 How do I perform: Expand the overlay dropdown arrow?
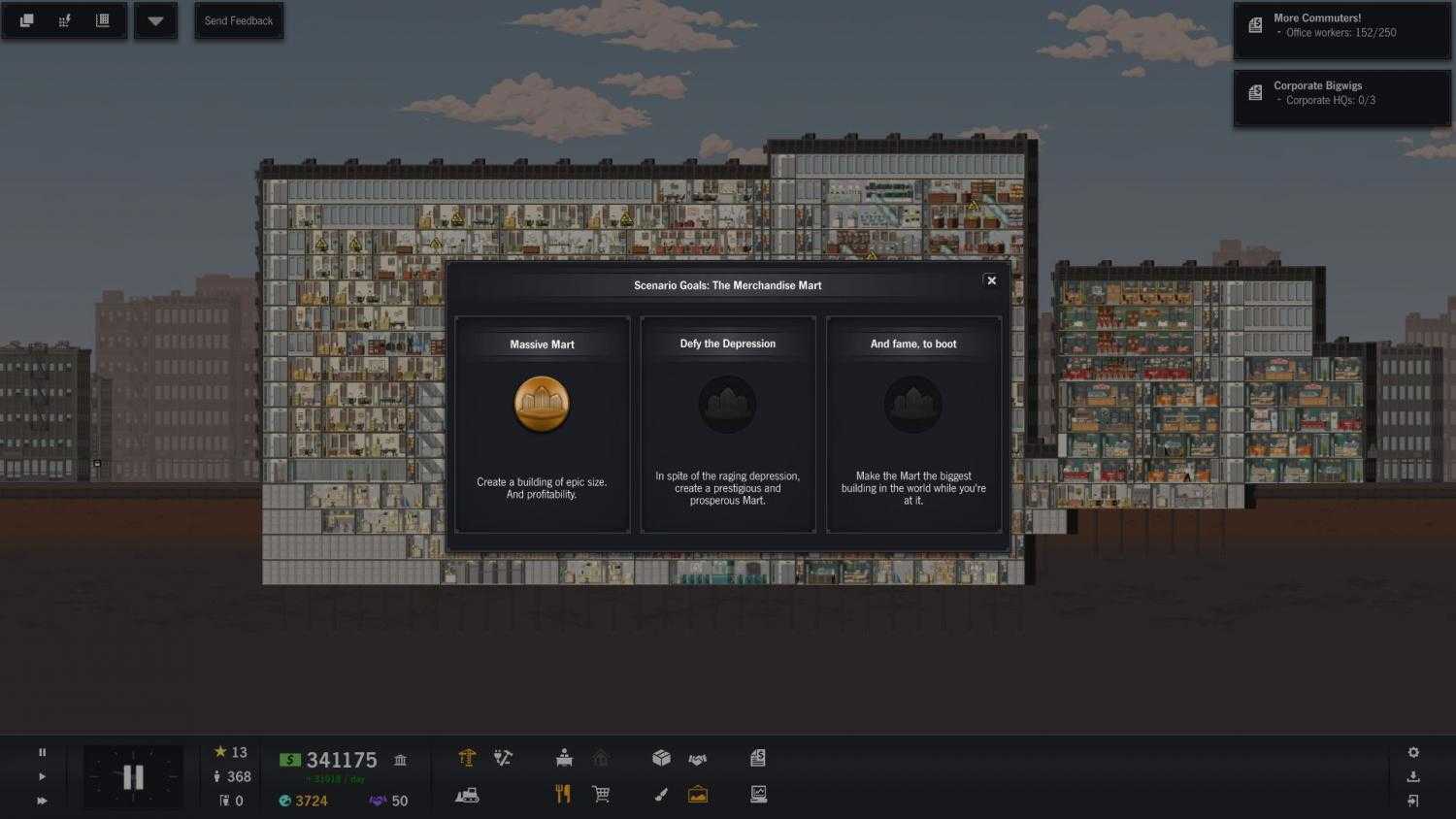coord(155,20)
